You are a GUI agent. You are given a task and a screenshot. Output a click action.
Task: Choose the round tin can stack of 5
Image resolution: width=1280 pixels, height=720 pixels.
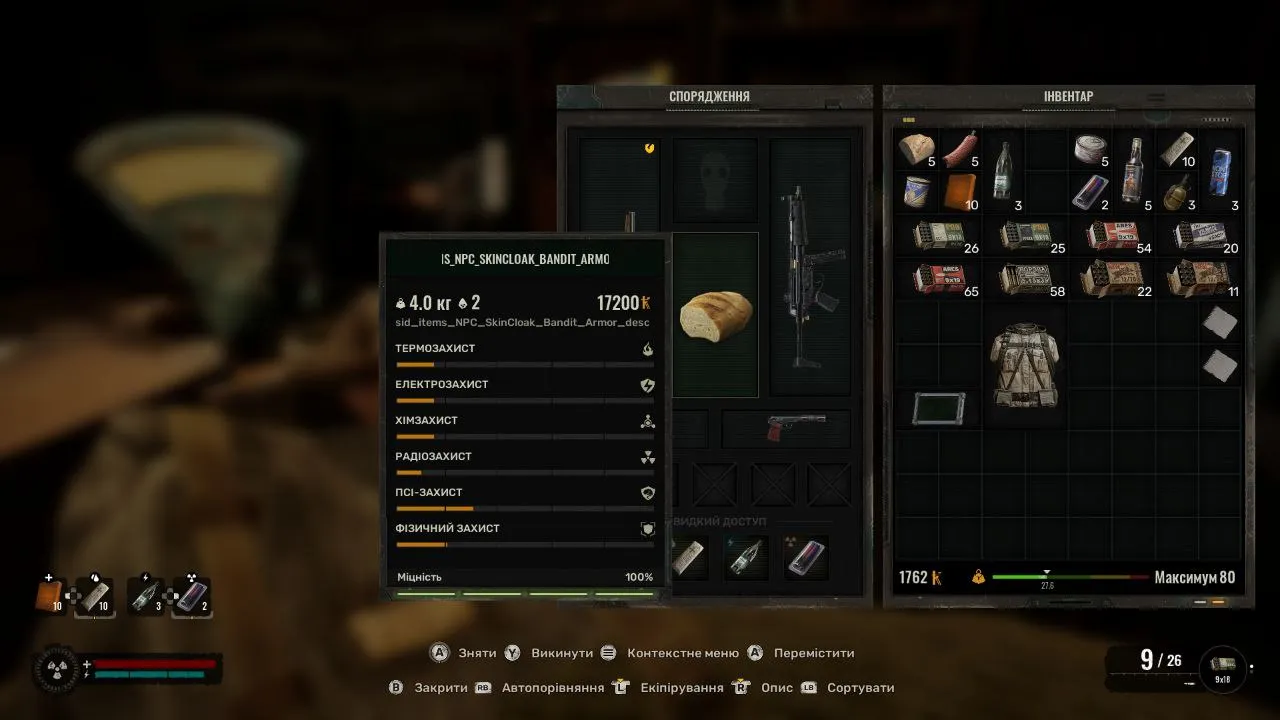(1090, 150)
